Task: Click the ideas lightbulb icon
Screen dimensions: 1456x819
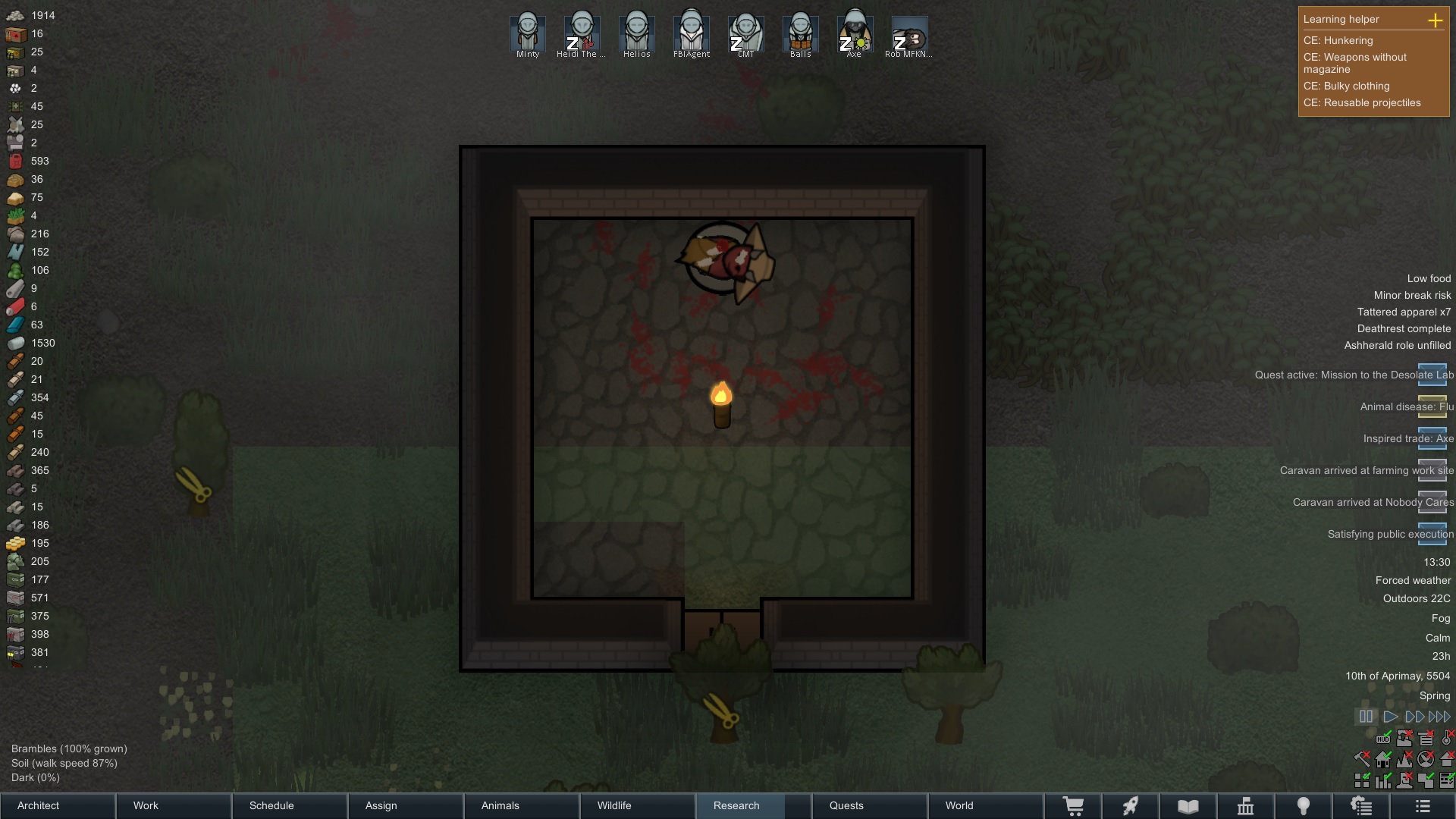Action: 1304,805
